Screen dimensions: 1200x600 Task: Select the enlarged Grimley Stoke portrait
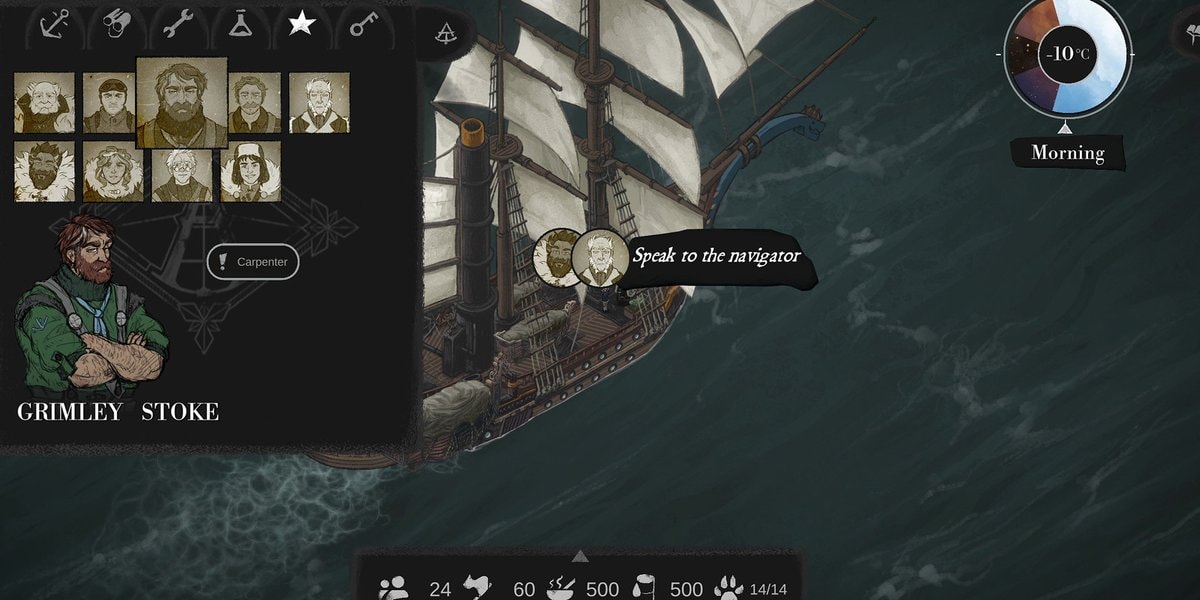[x=181, y=102]
